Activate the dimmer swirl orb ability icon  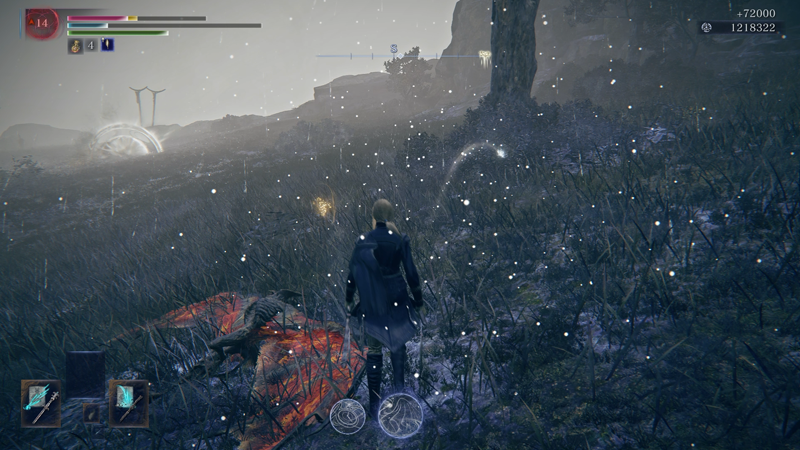click(348, 416)
